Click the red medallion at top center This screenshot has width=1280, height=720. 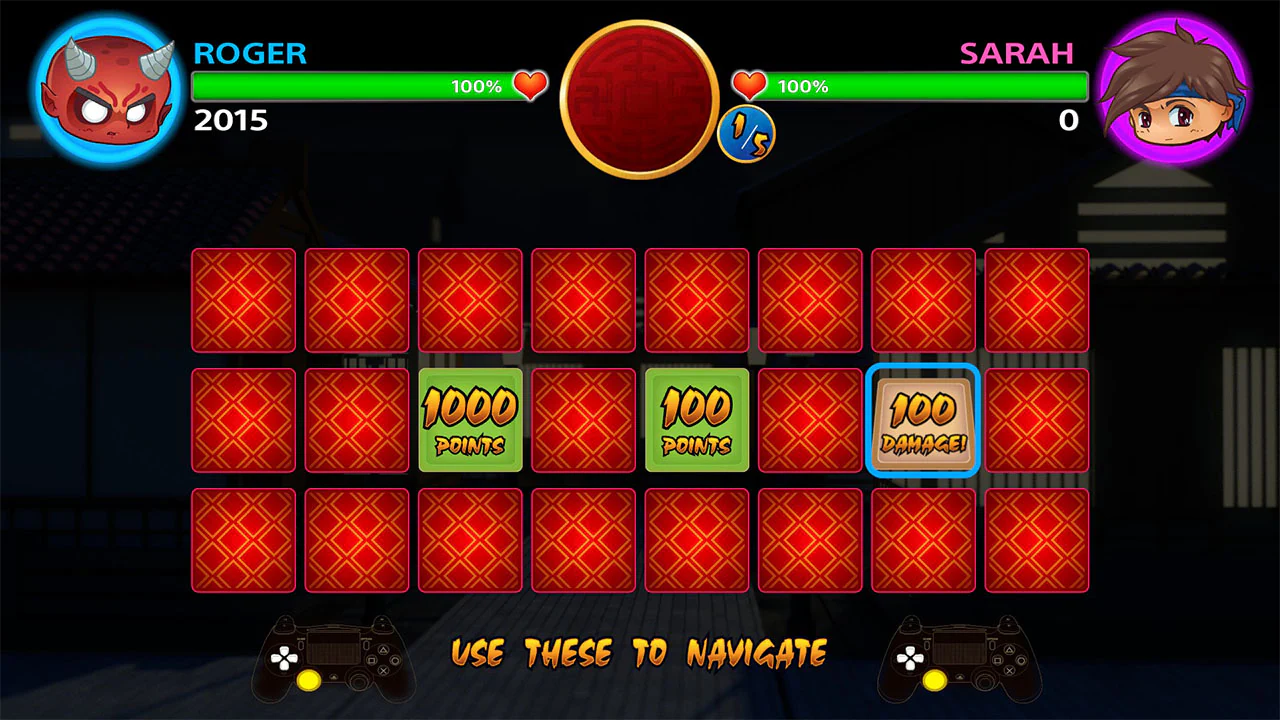(638, 97)
